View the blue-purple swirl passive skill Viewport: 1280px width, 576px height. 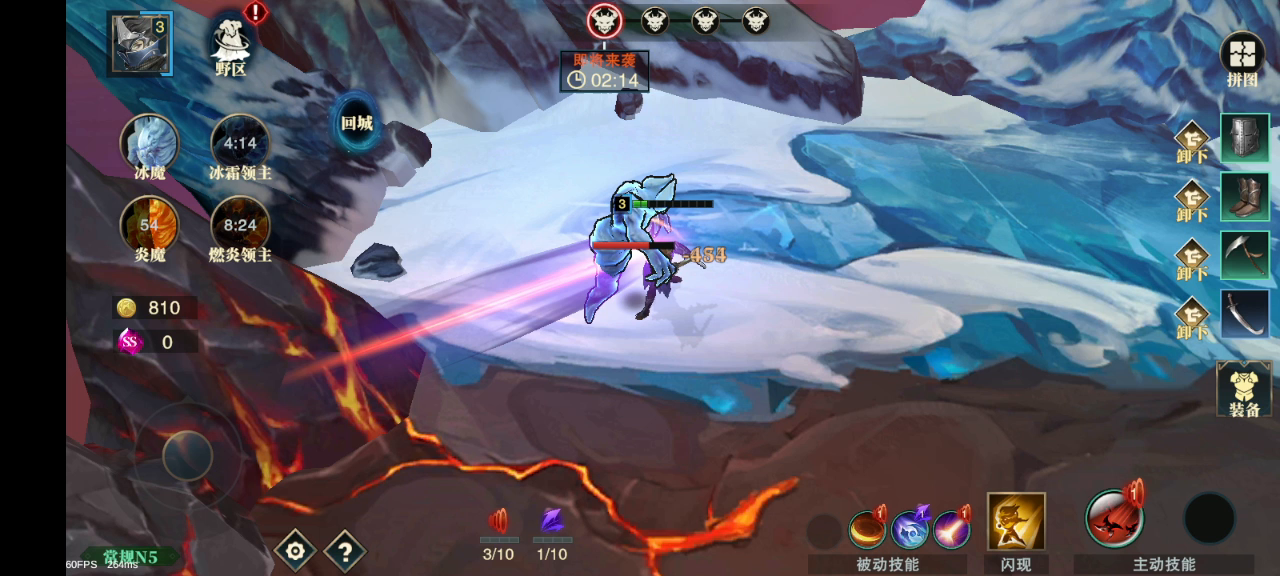(909, 529)
